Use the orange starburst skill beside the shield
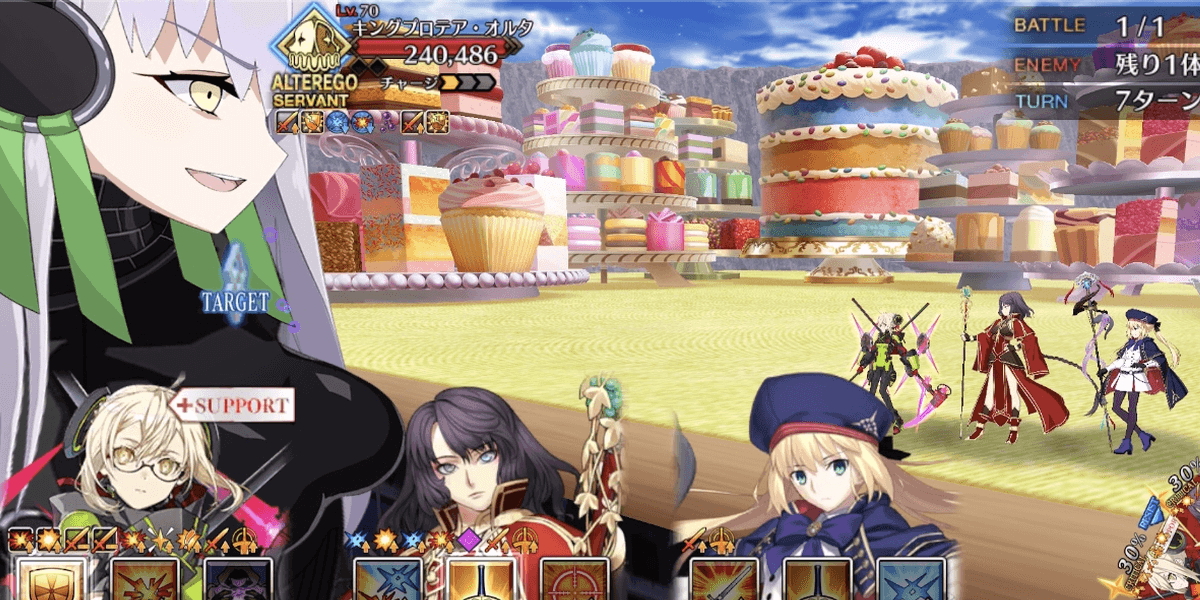This screenshot has width=1200, height=600. pos(145,580)
